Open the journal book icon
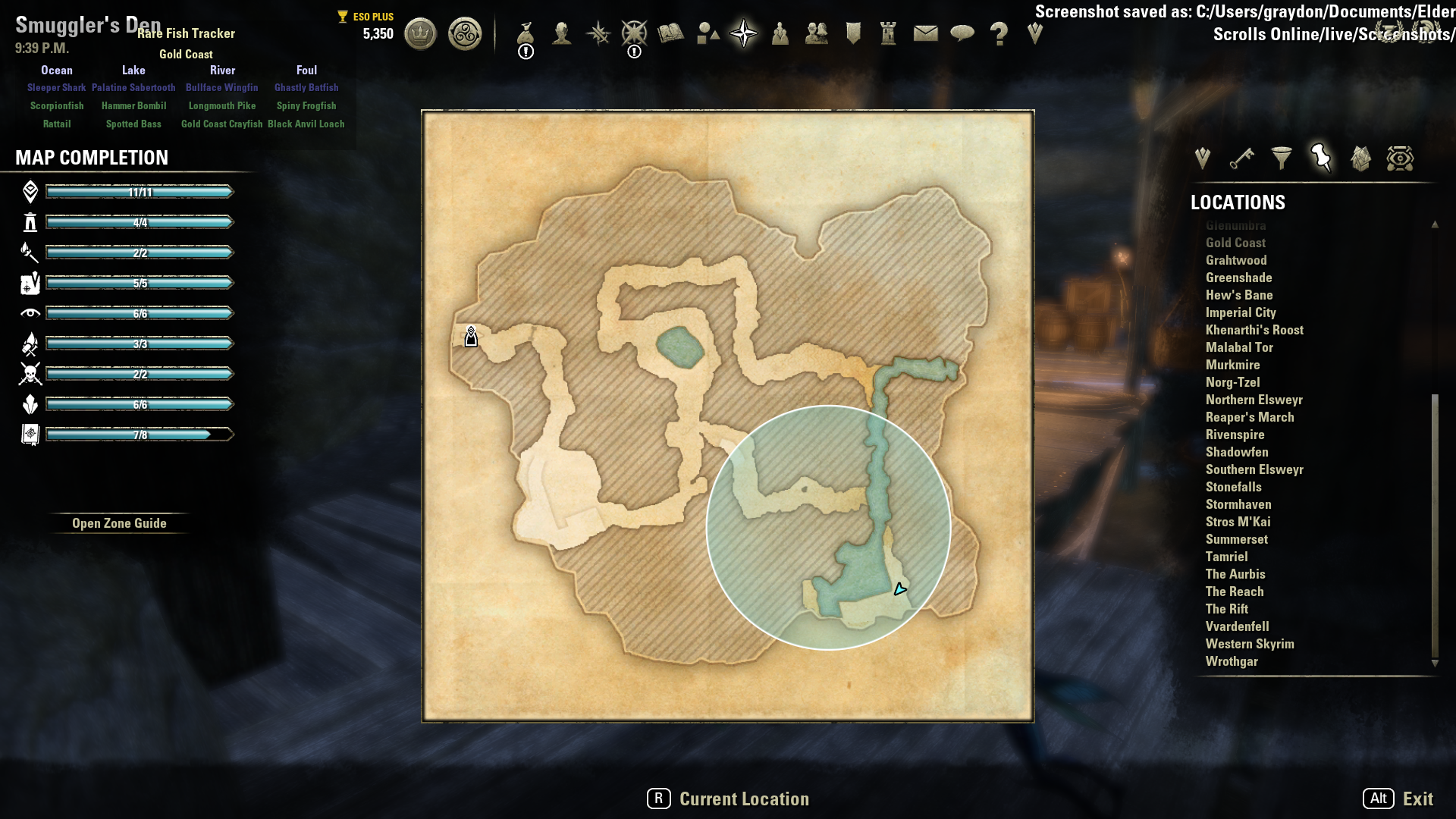Image resolution: width=1456 pixels, height=819 pixels. coord(671,34)
